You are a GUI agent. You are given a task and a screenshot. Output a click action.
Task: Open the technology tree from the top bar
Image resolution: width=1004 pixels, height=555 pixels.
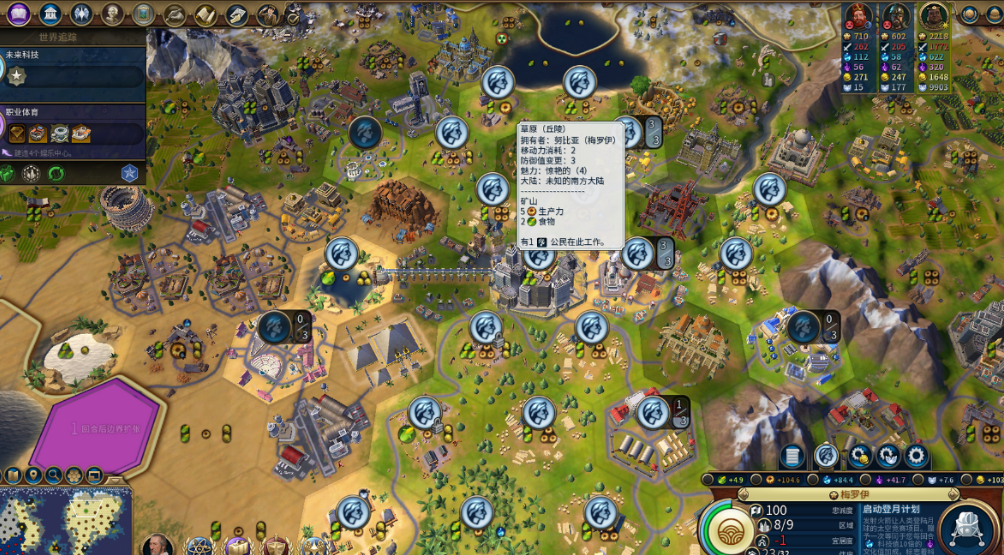click(17, 14)
